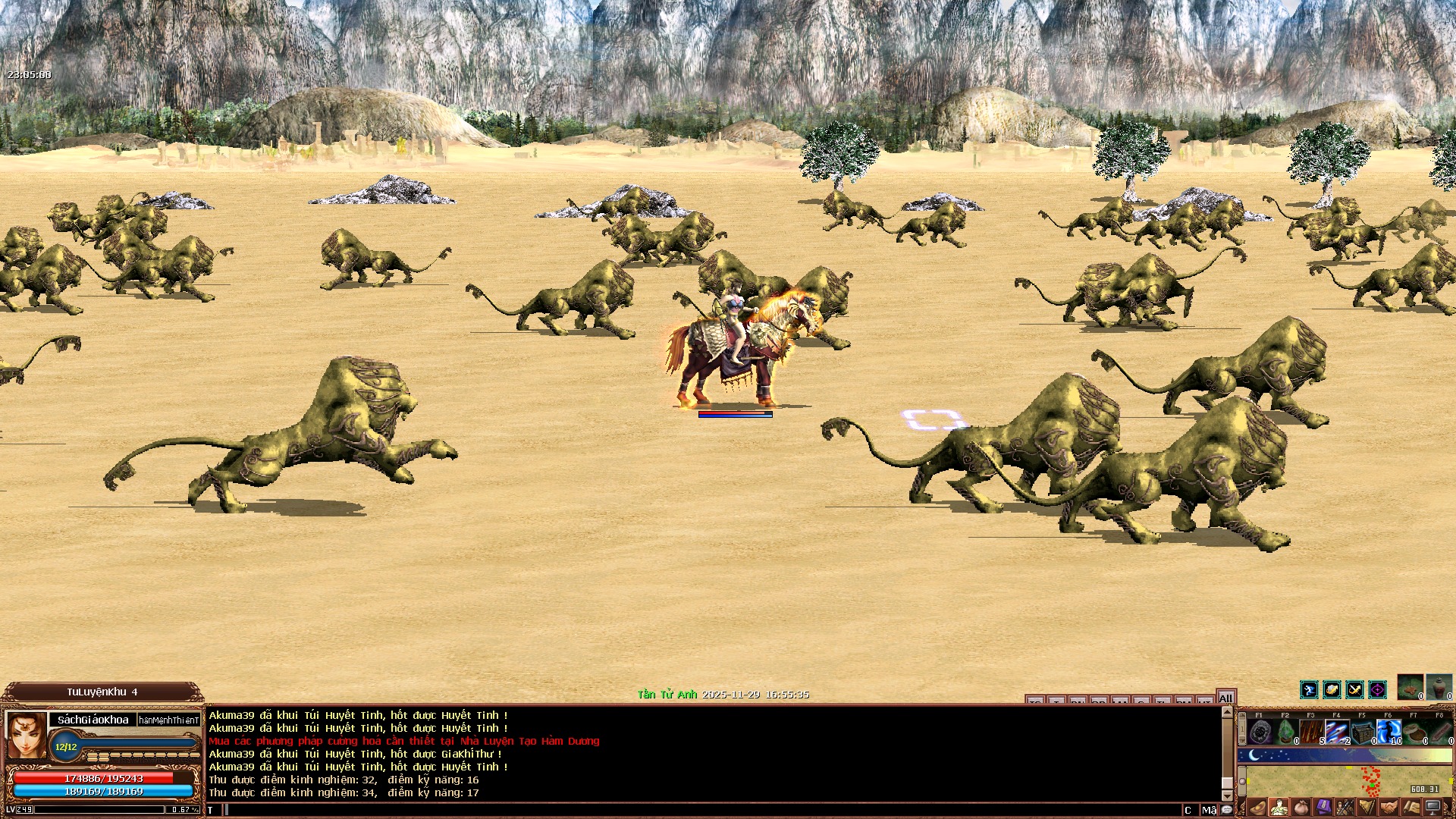This screenshot has height=819, width=1456.
Task: Toggle the purple crosshair target icon
Action: click(x=1377, y=689)
